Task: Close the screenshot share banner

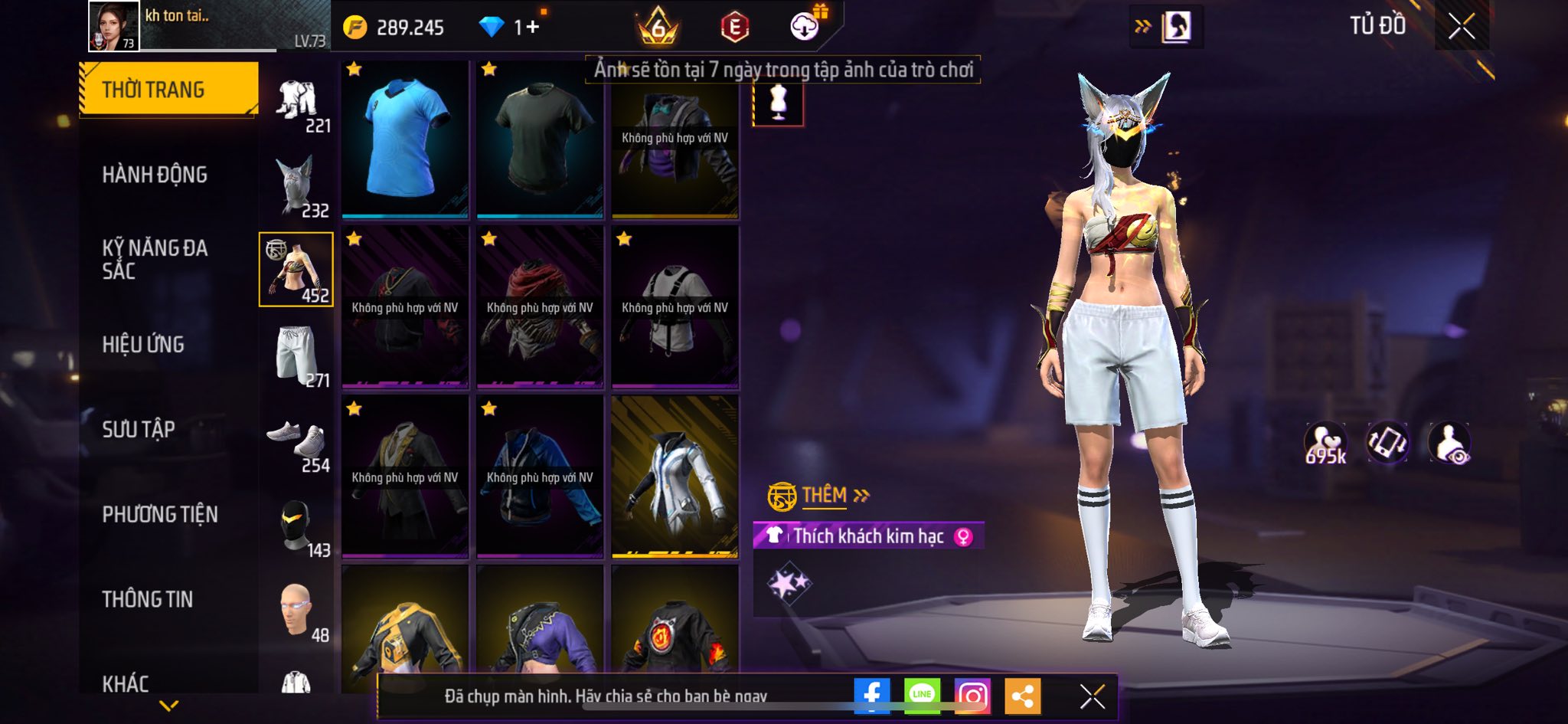Action: tap(1092, 696)
